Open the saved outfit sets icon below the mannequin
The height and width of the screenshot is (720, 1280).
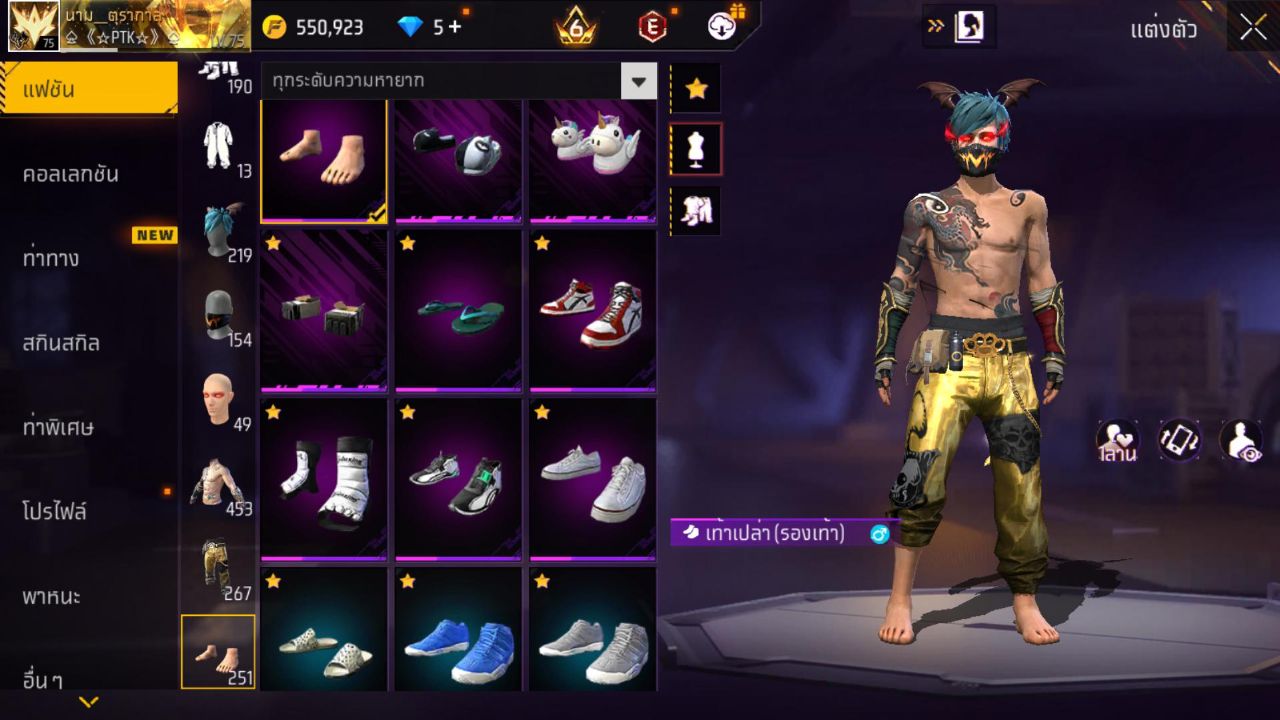[x=696, y=210]
